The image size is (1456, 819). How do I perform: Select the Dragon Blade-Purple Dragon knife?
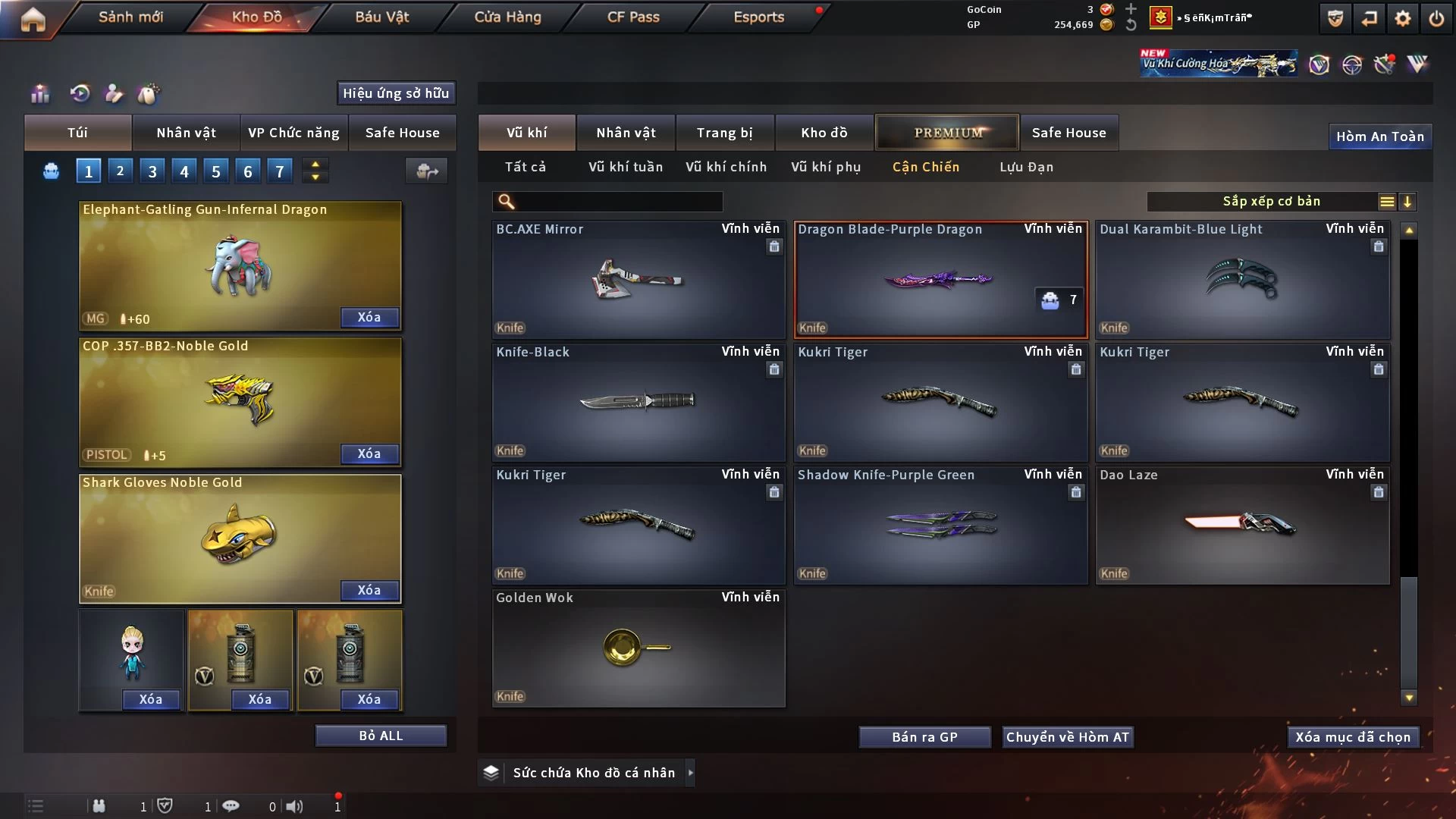click(x=940, y=279)
